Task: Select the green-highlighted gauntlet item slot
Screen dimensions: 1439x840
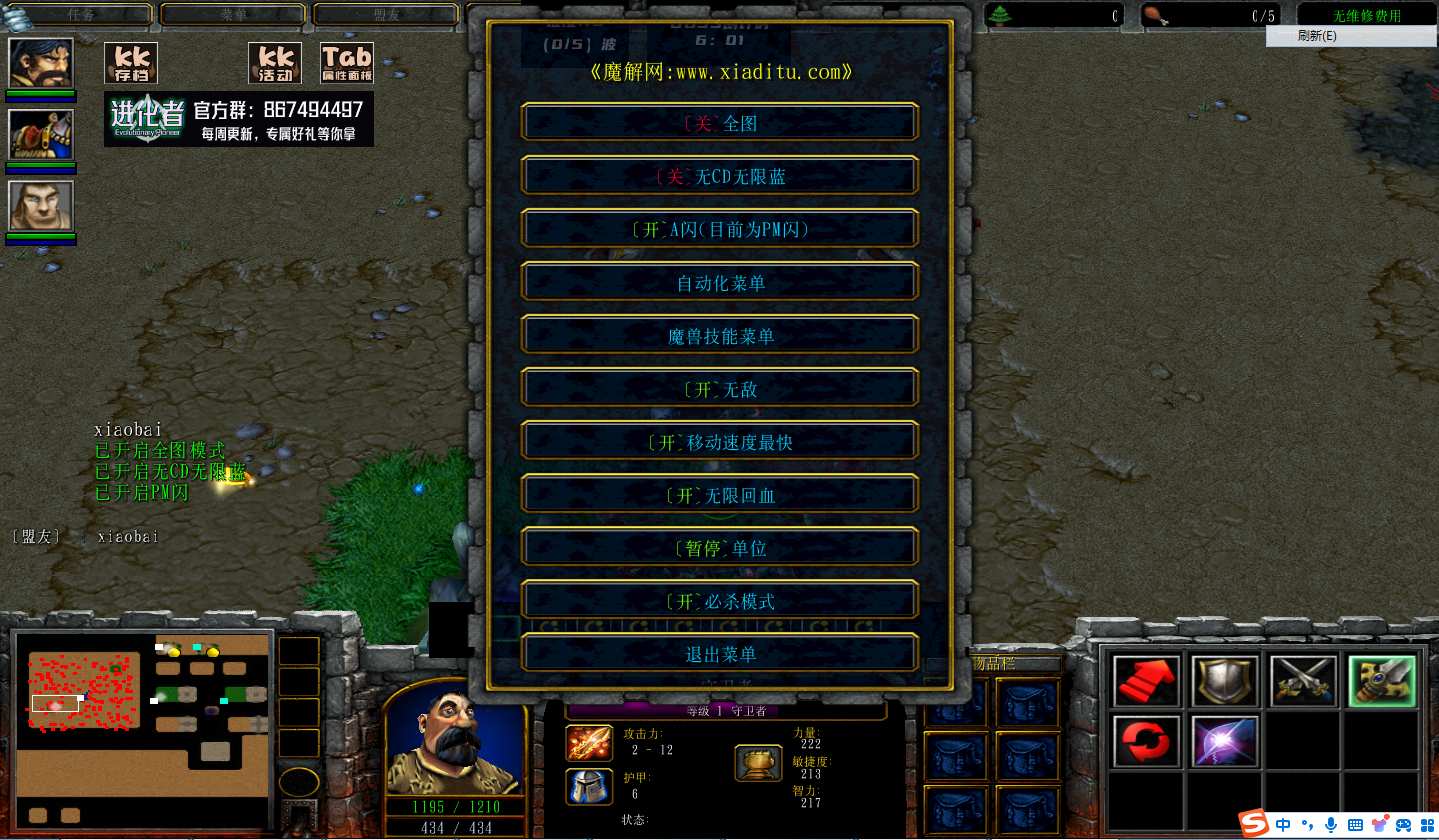Action: pos(1382,680)
